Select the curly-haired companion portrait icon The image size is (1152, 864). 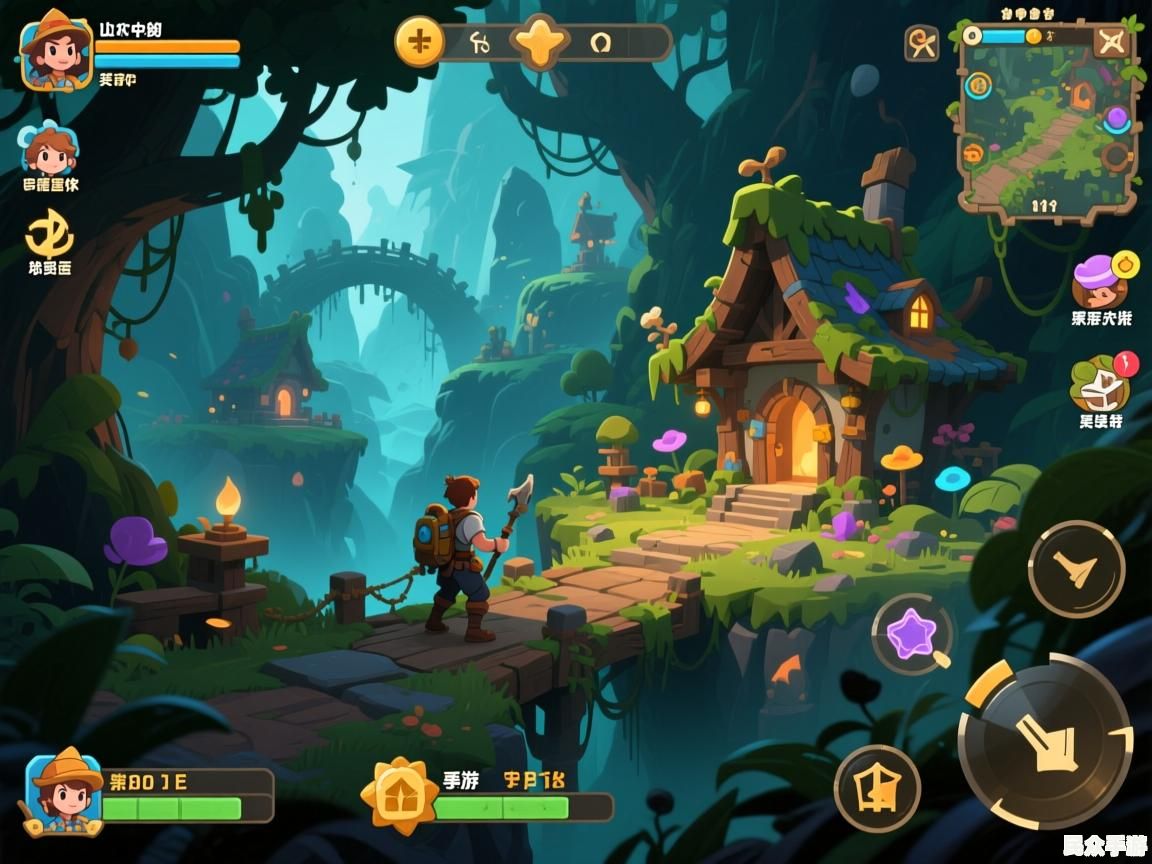point(50,152)
